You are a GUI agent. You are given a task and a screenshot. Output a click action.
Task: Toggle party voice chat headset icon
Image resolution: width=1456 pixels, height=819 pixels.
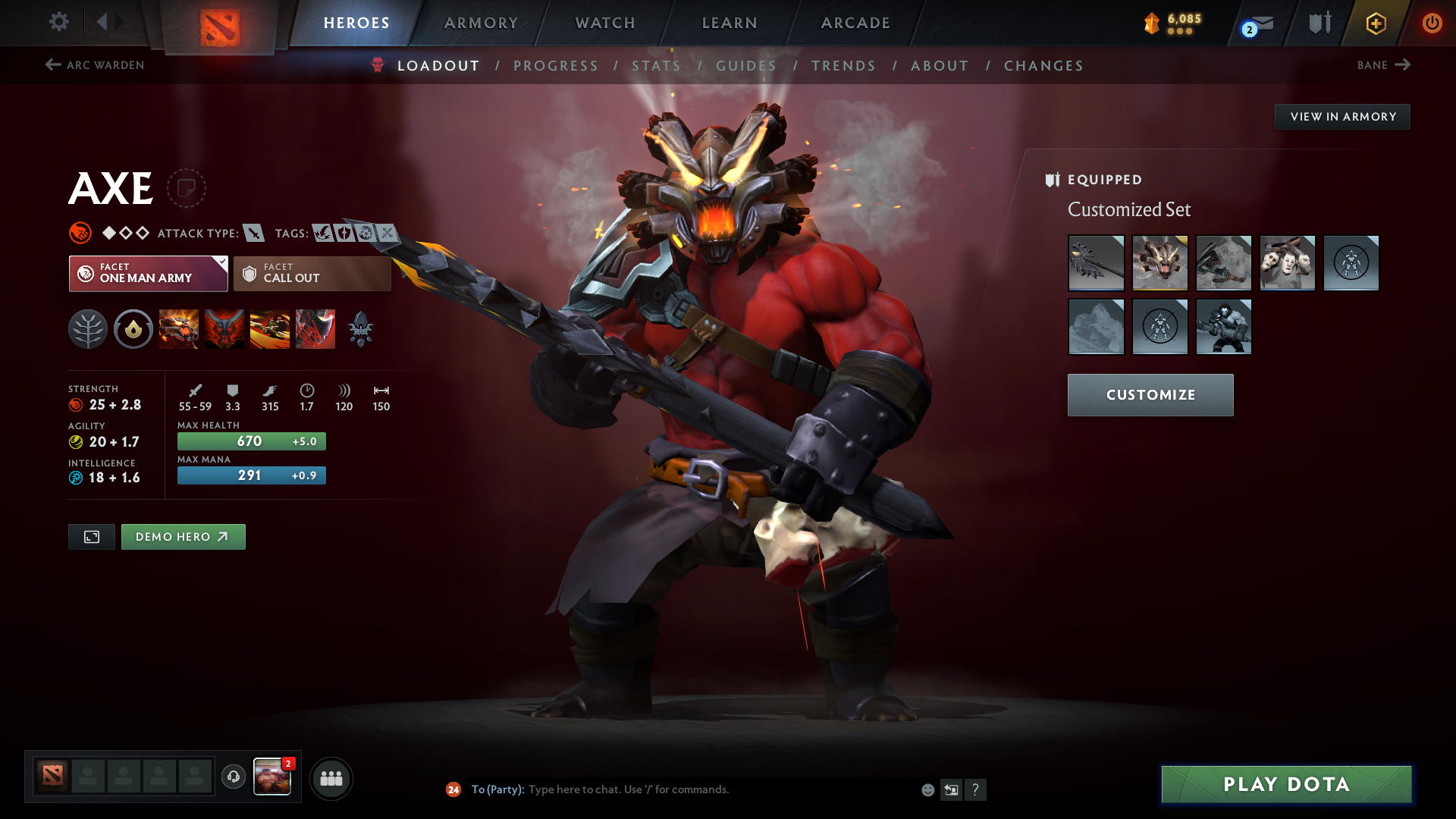pos(232,777)
